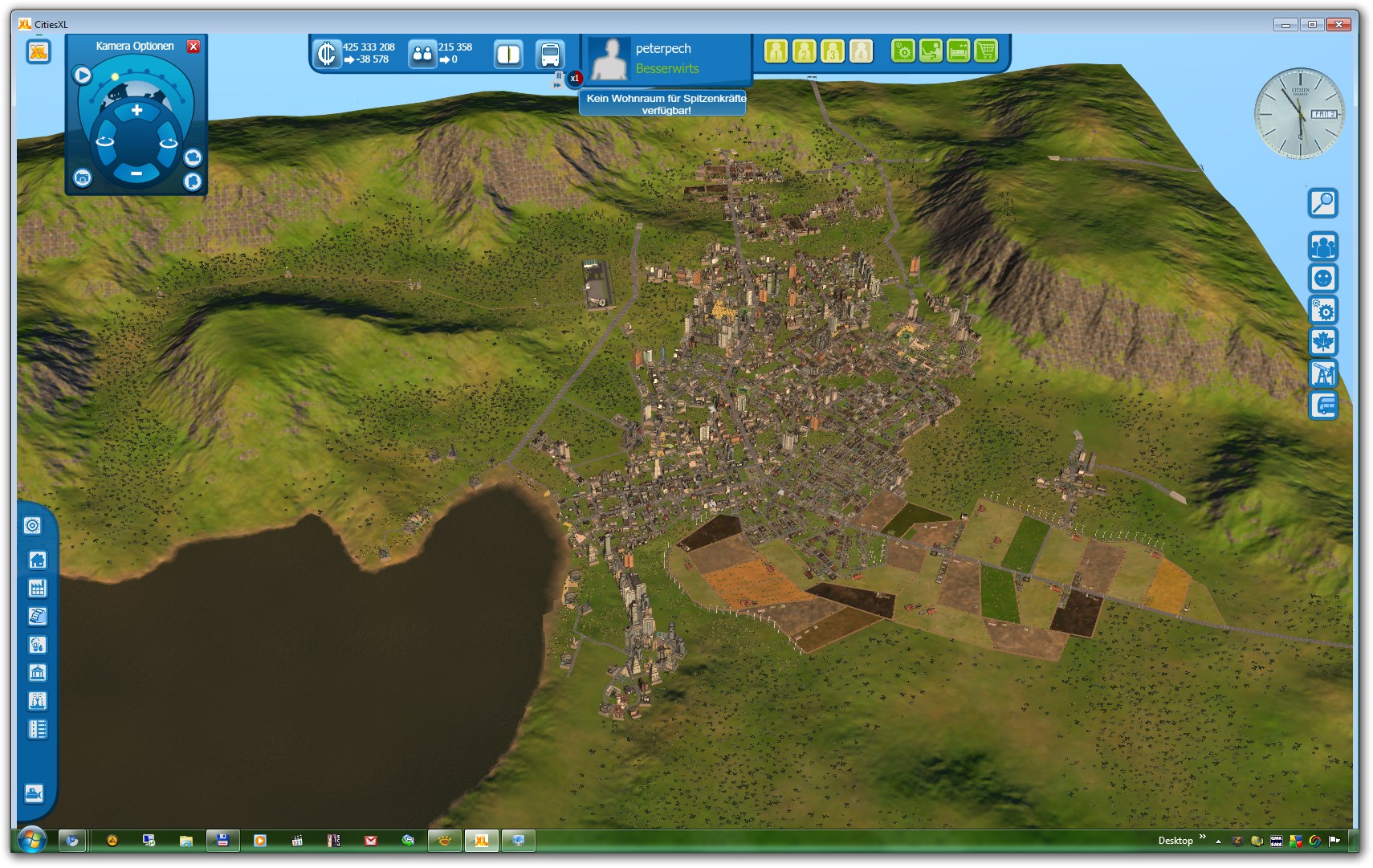
Task: Open the city finances coin icon
Action: [x=327, y=54]
